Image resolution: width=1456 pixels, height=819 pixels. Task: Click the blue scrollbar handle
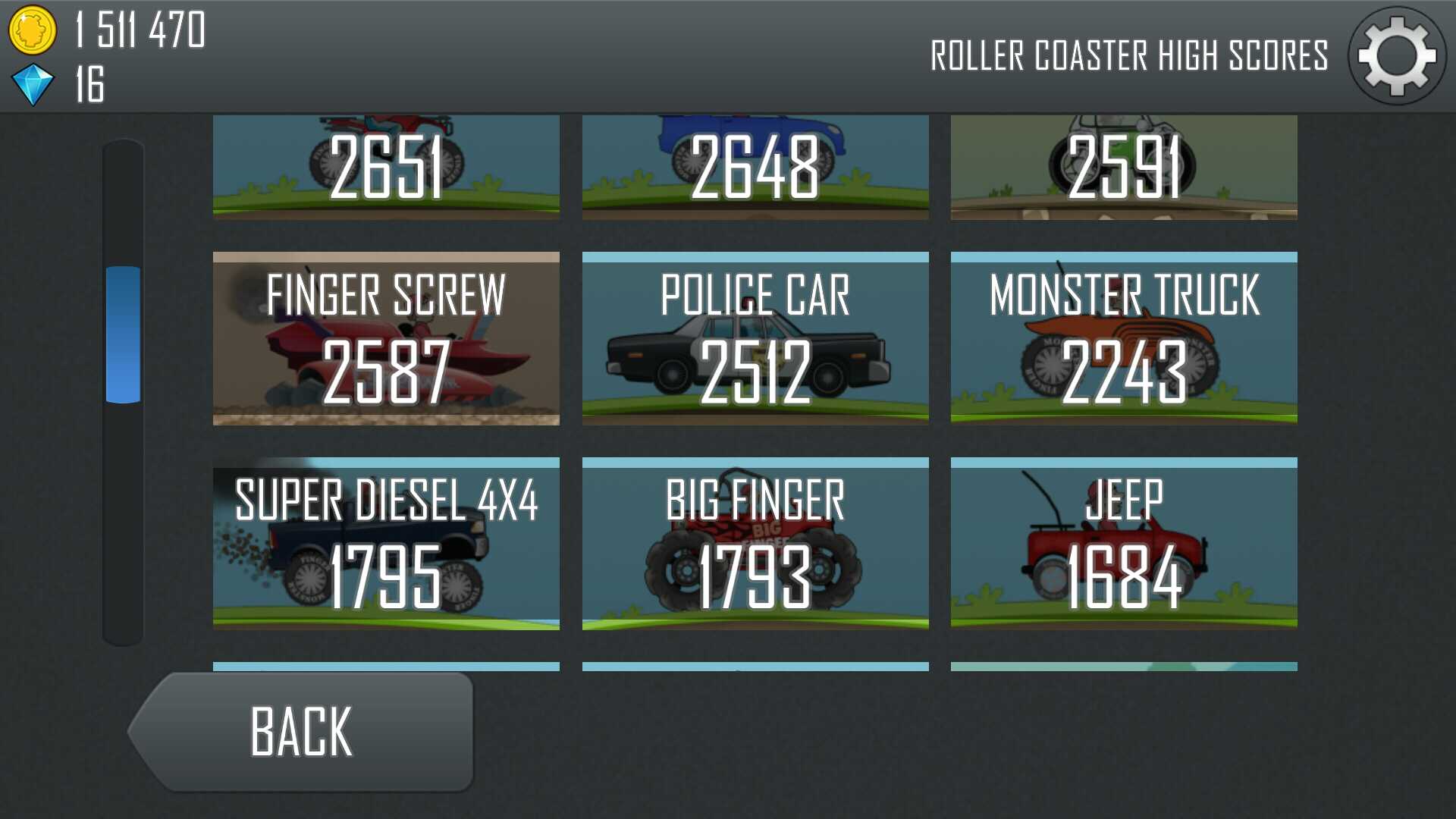pyautogui.click(x=123, y=334)
